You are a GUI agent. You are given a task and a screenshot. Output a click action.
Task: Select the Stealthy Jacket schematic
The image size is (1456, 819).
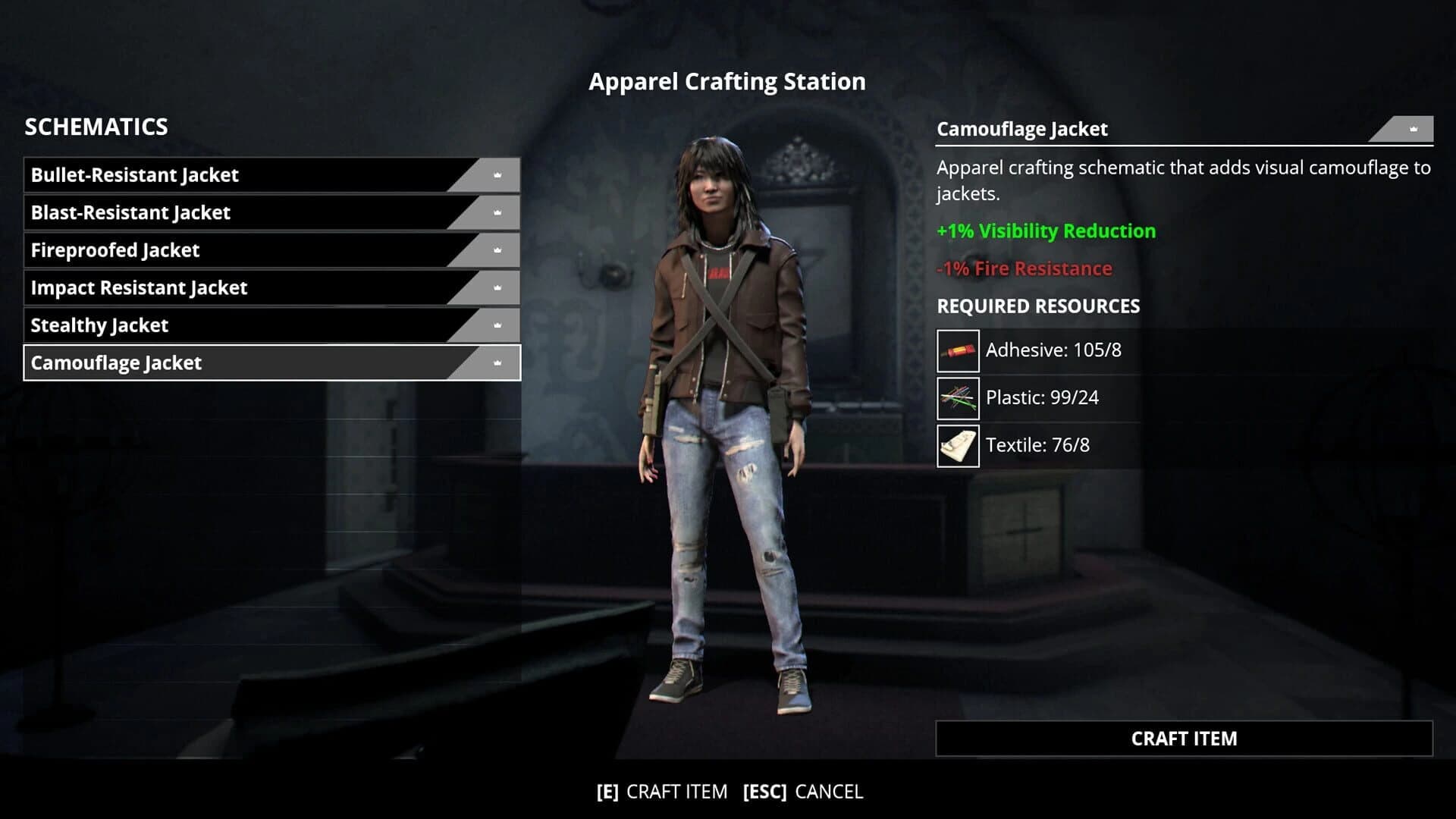coord(227,325)
